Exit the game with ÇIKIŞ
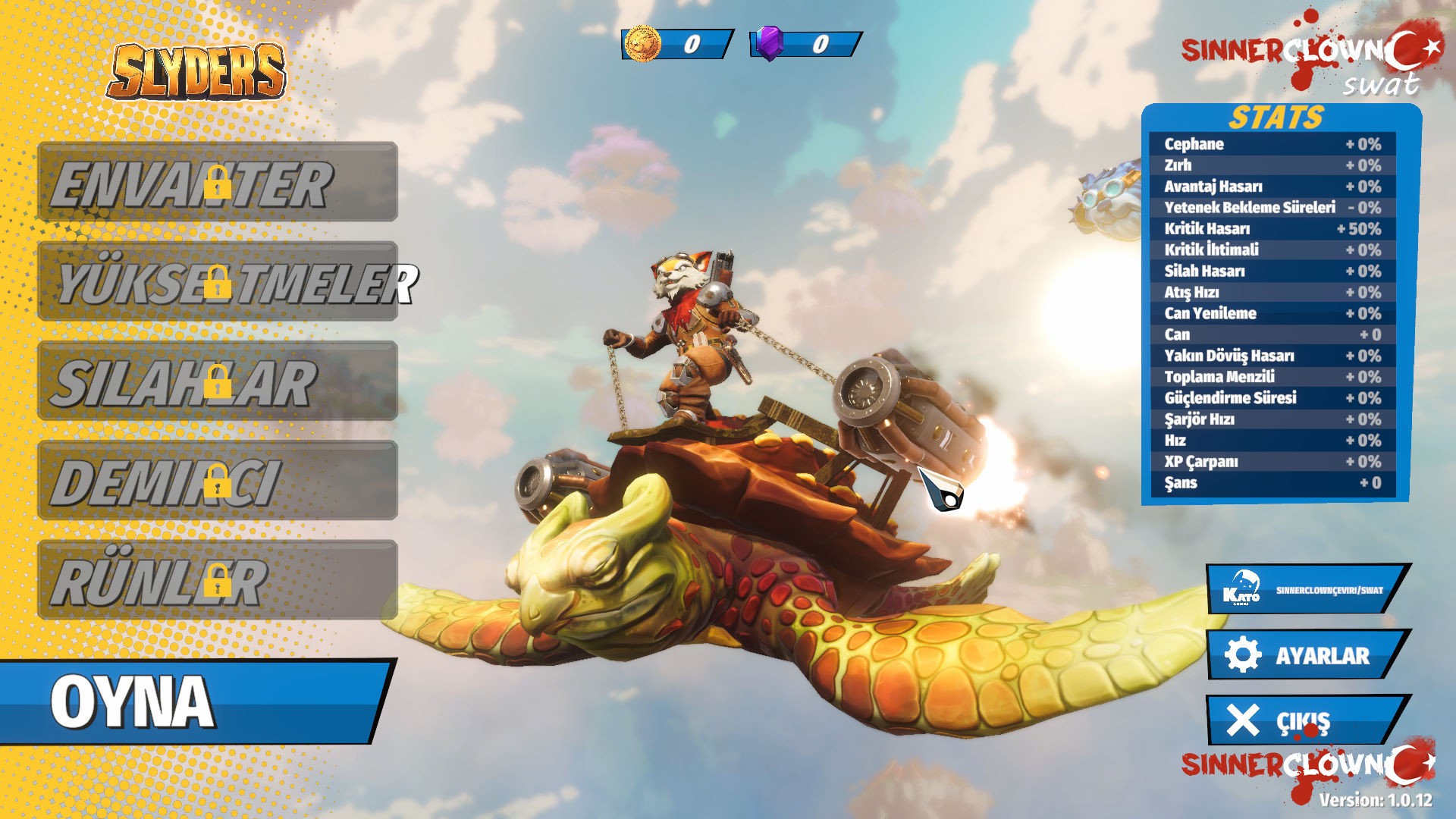 point(1306,720)
